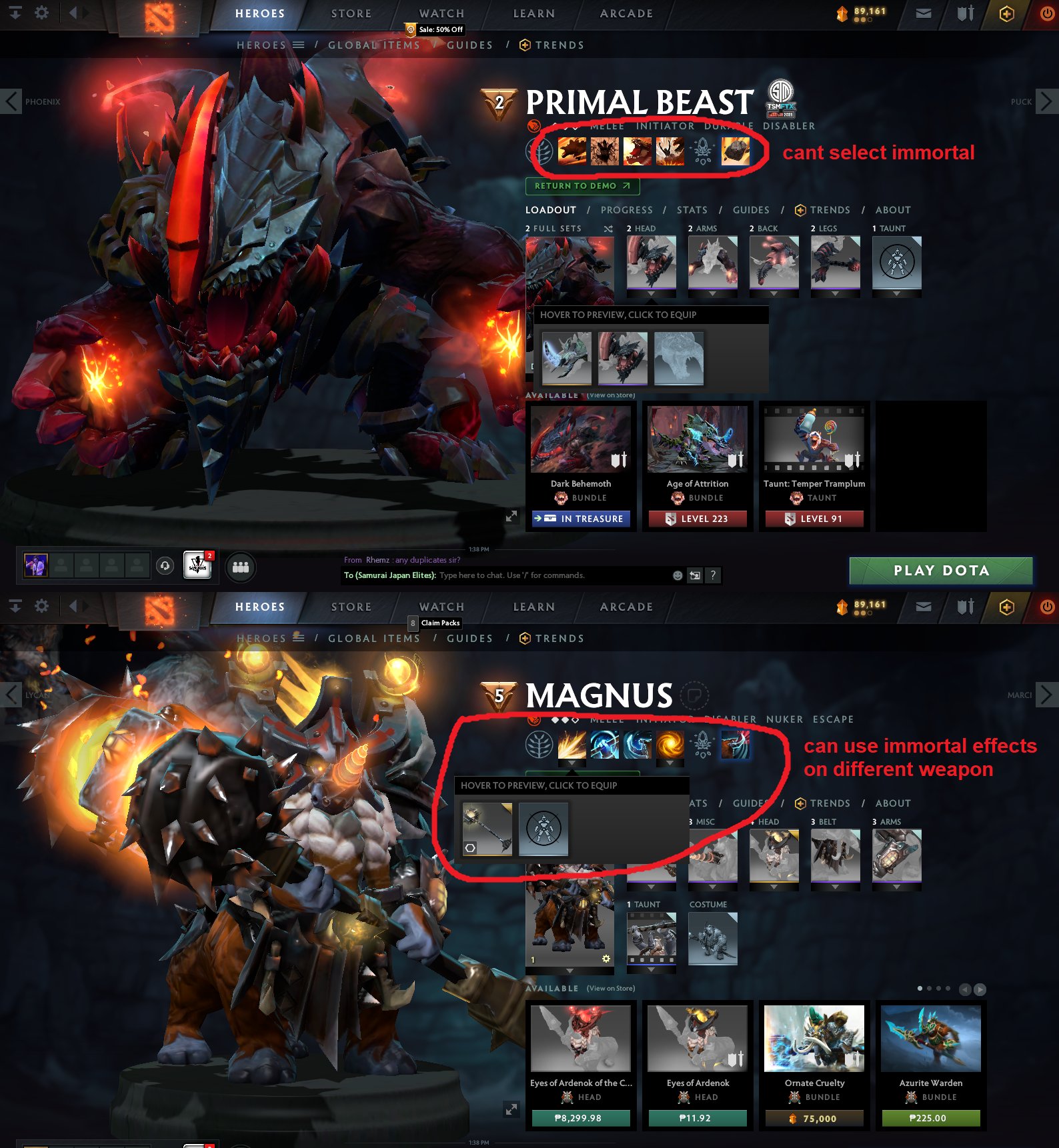Switch to the Stats tab
Image resolution: width=1059 pixels, height=1148 pixels.
tap(692, 209)
